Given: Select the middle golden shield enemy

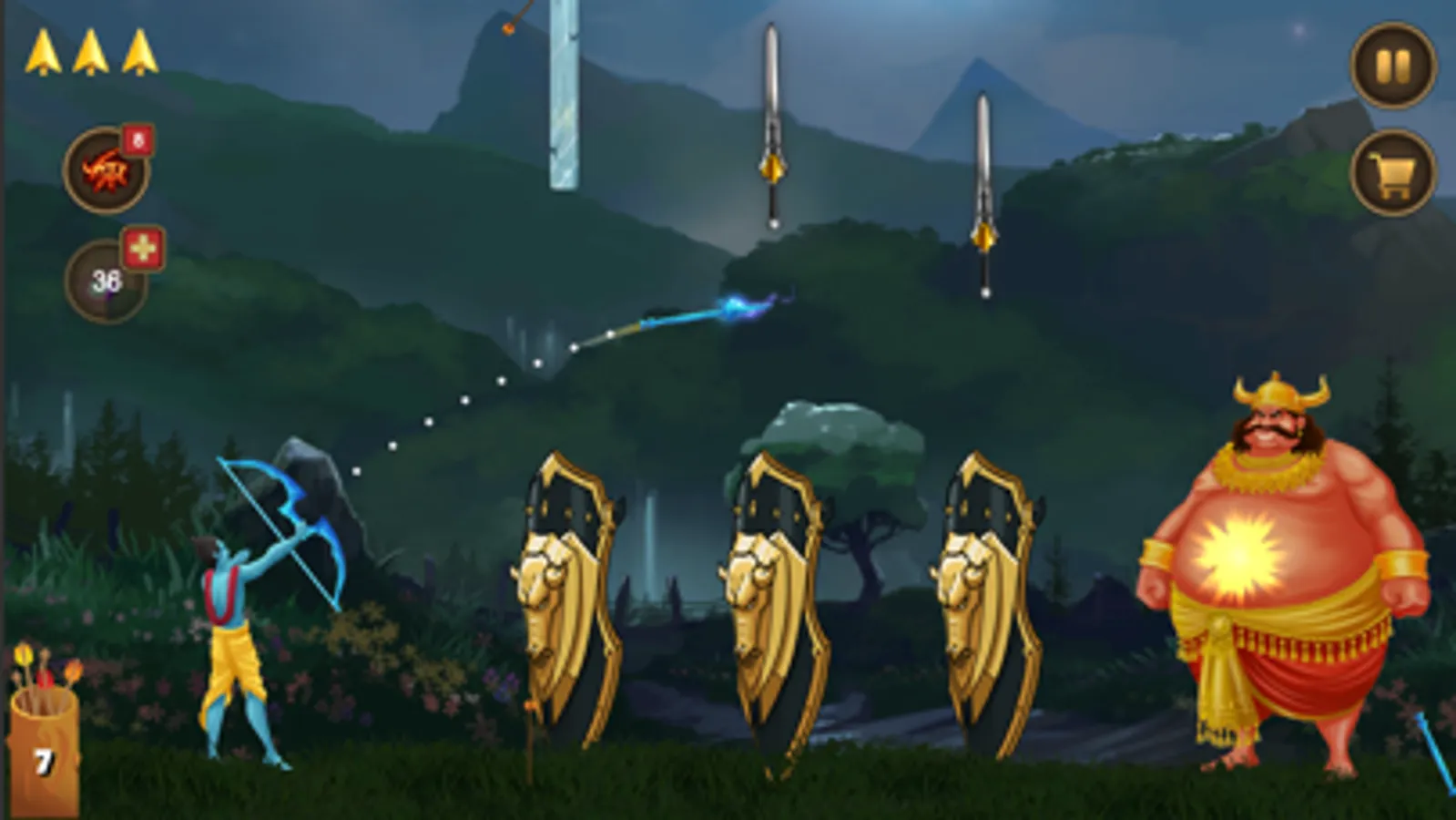Looking at the screenshot, I should pyautogui.click(x=779, y=592).
